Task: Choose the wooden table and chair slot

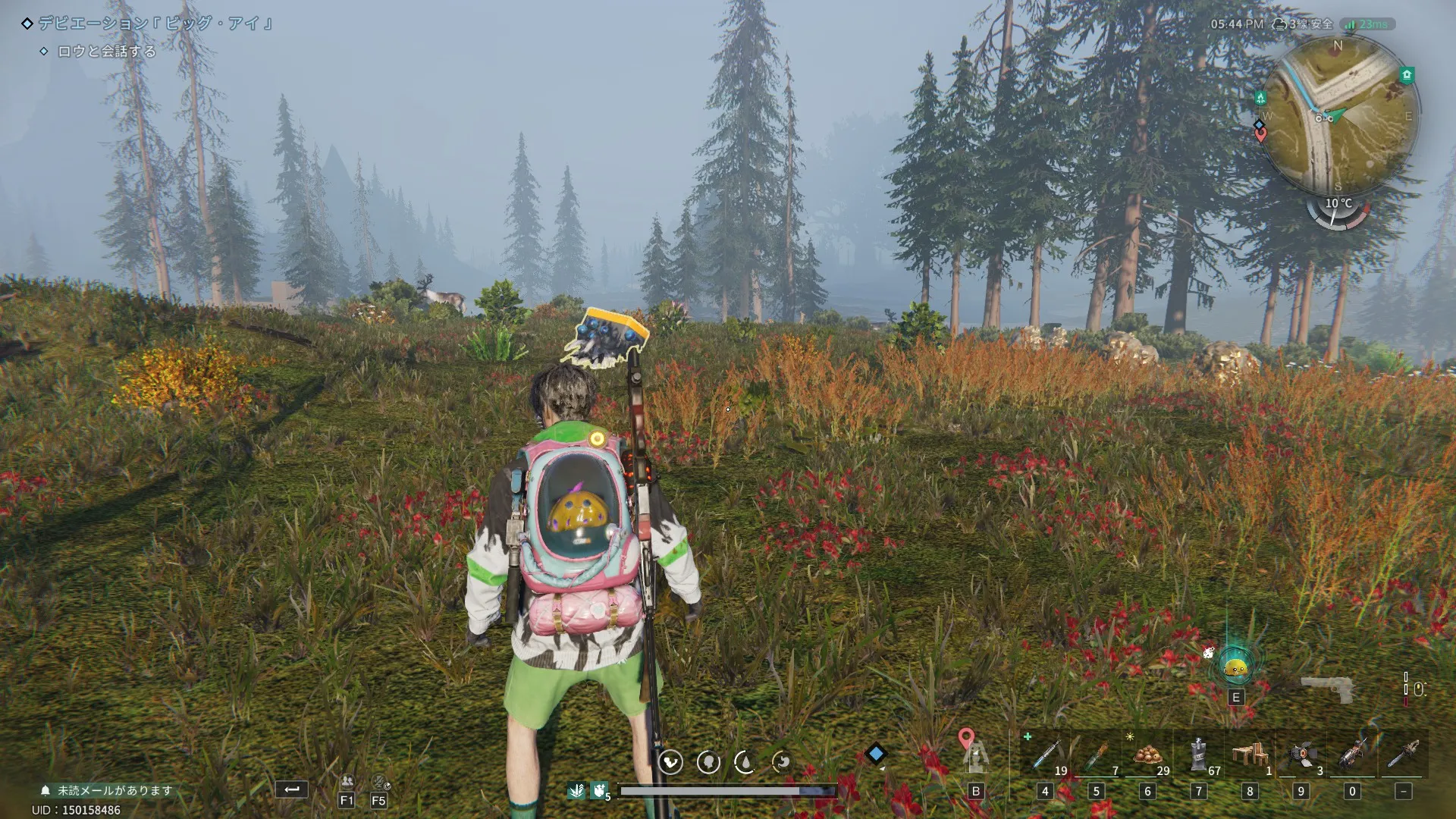Action: 1249,755
